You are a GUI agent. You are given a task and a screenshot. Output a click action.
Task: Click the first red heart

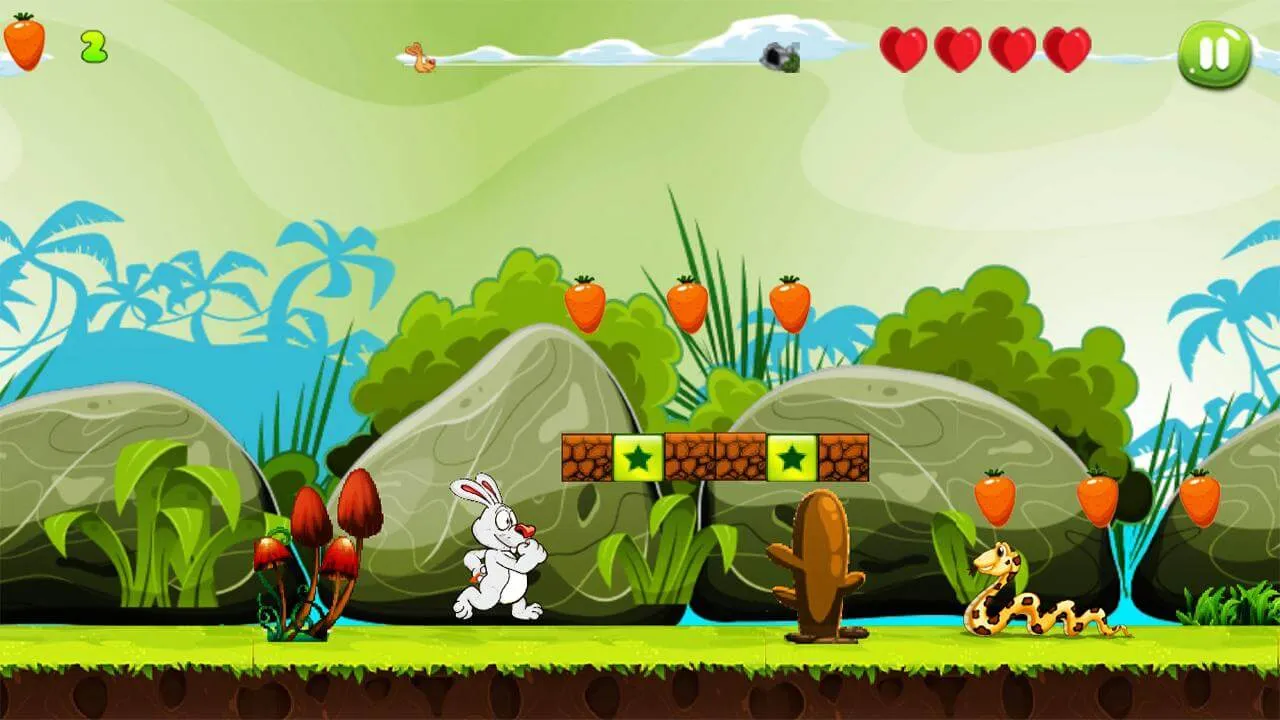point(903,47)
